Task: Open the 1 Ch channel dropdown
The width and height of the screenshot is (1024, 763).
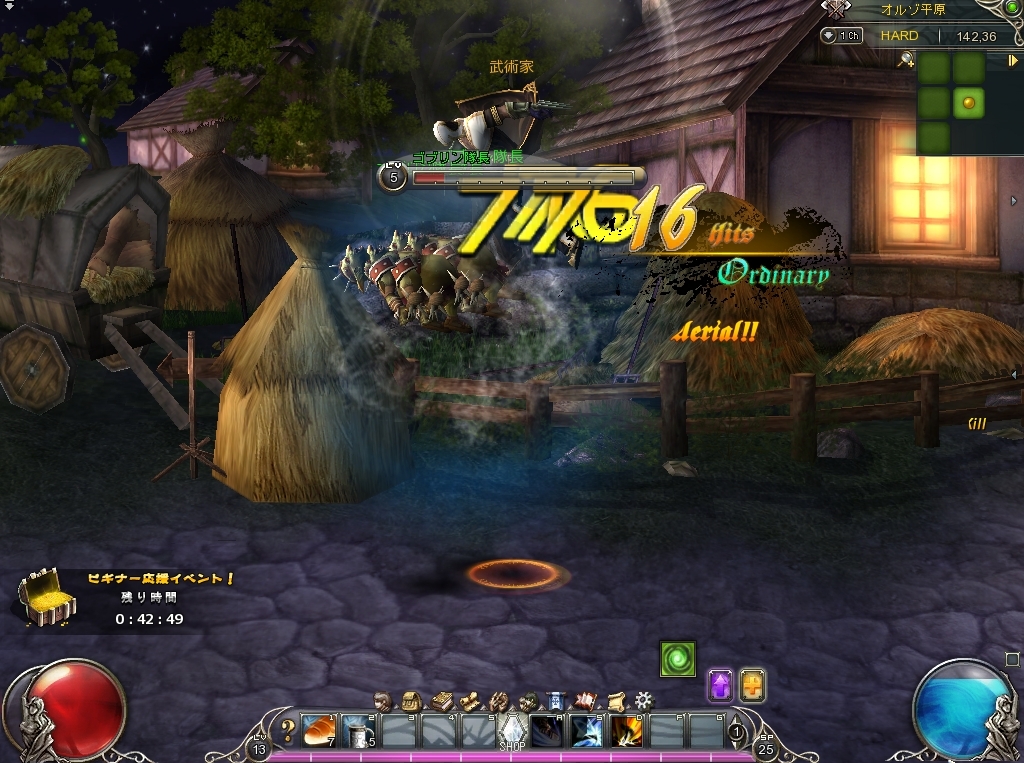Action: [842, 36]
